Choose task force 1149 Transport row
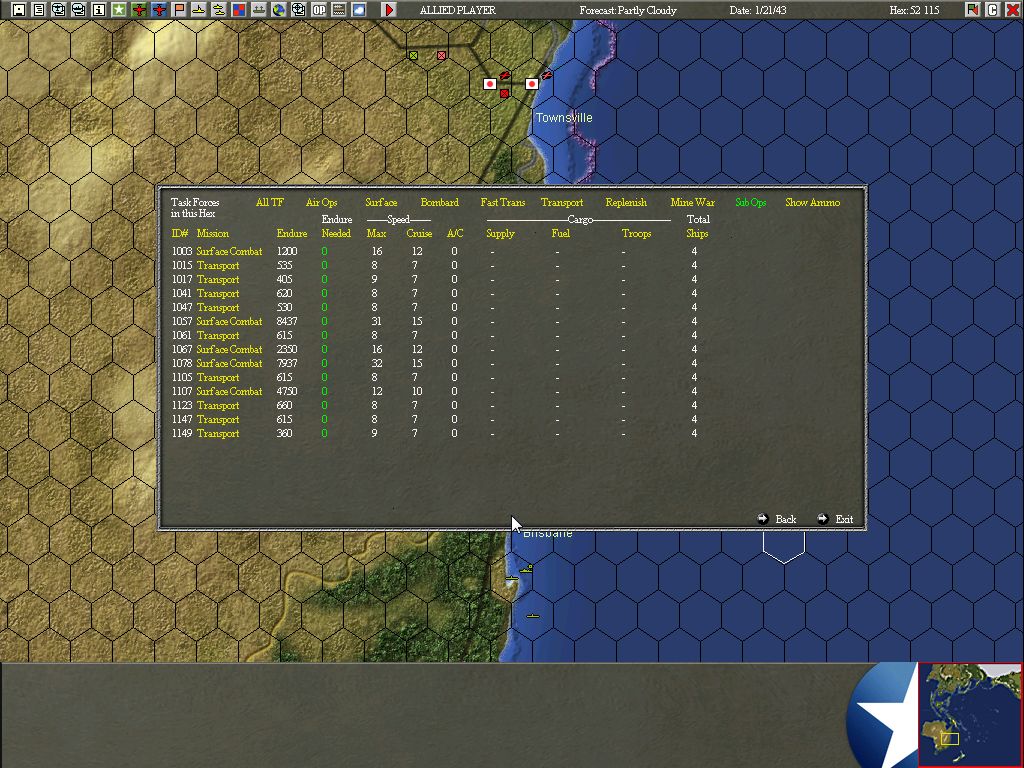The width and height of the screenshot is (1024, 768). 218,434
